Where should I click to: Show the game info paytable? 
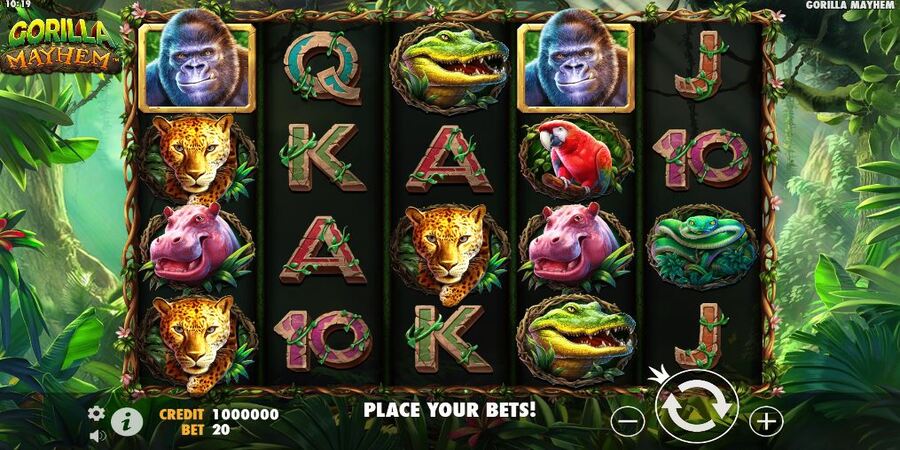tap(126, 420)
